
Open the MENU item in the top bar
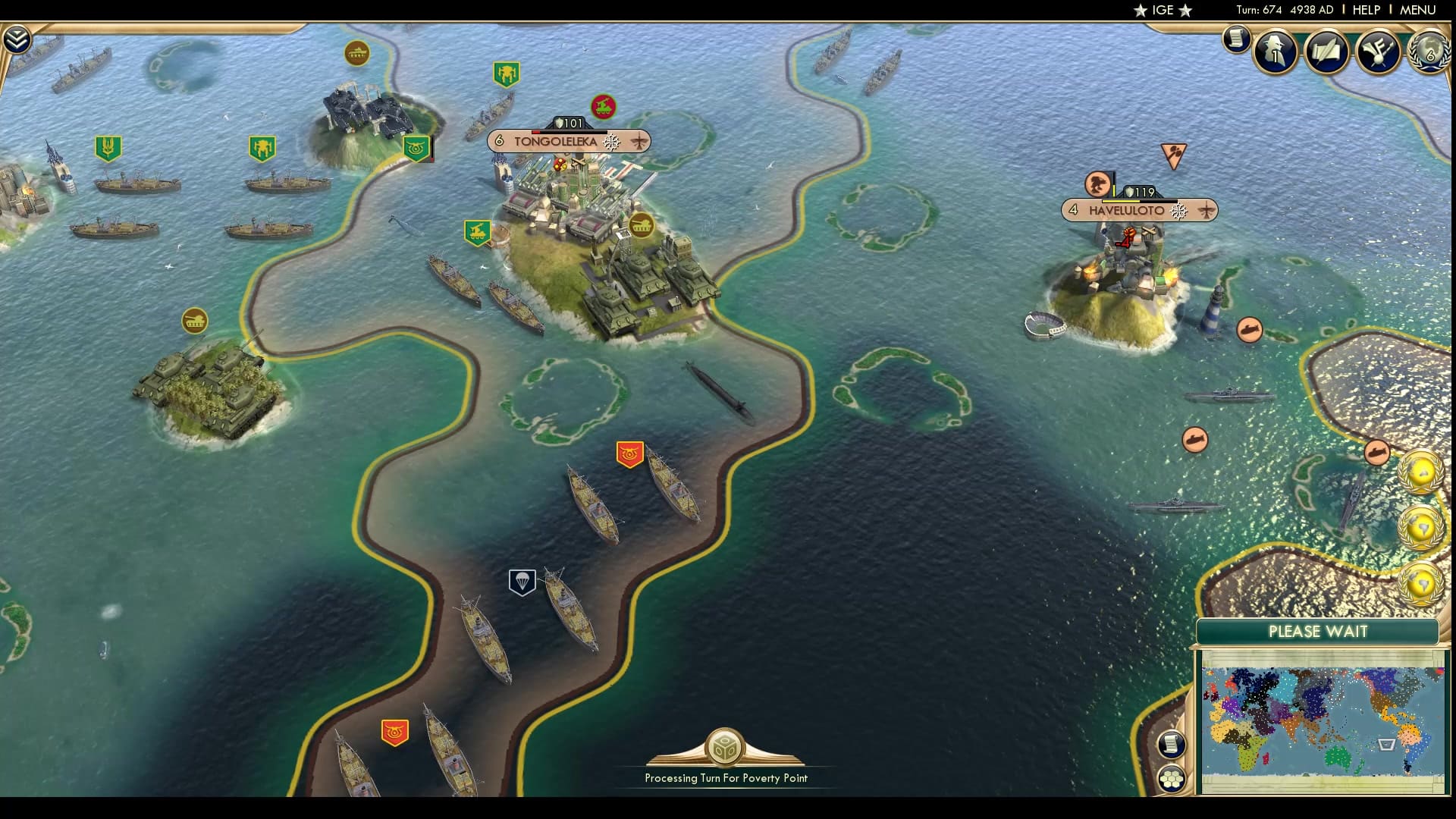(x=1424, y=10)
